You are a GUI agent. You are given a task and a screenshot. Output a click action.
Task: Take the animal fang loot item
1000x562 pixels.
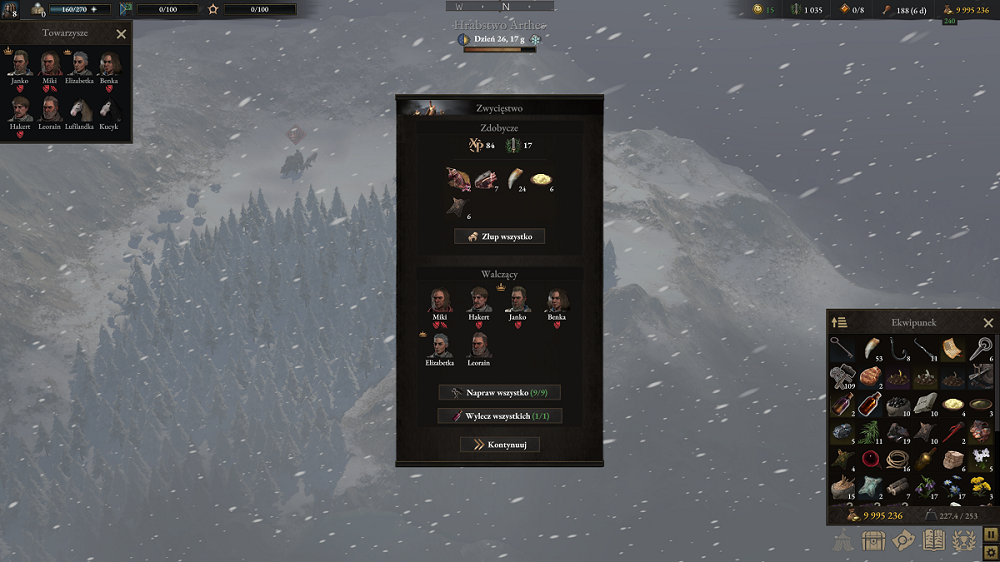pos(513,178)
